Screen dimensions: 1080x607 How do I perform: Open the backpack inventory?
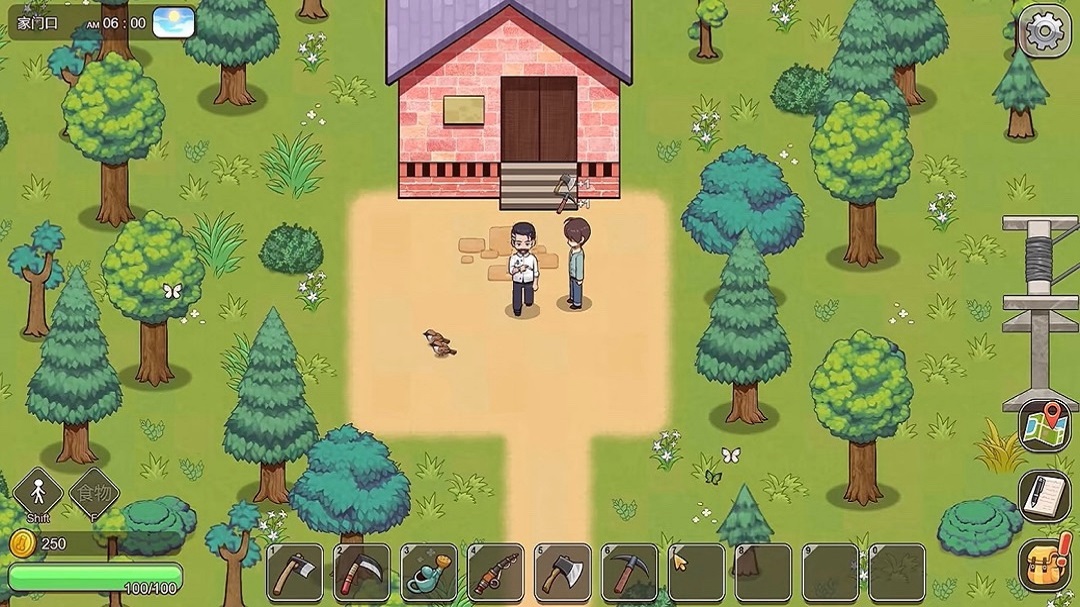[1045, 563]
